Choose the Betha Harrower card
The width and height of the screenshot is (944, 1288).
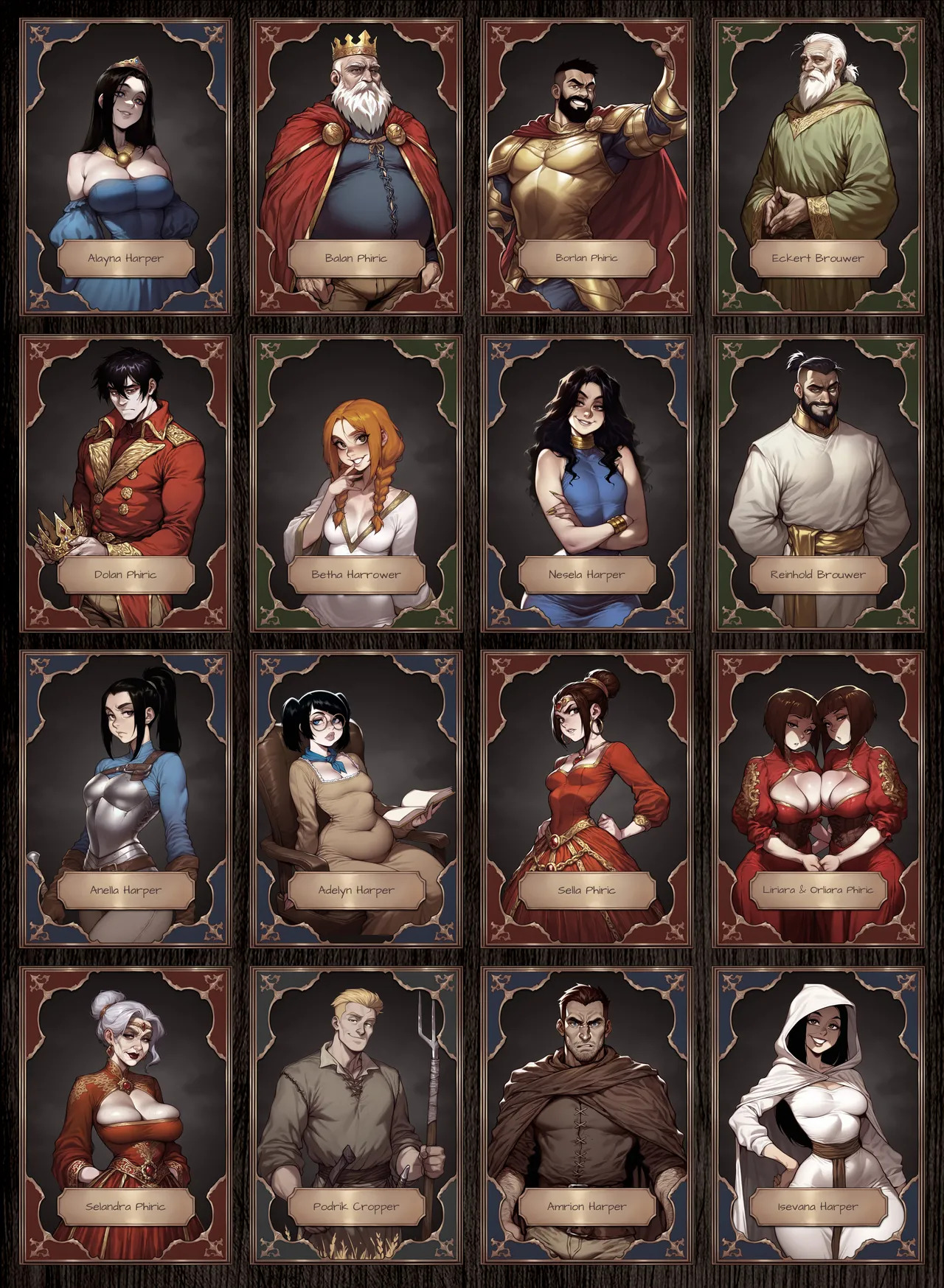(356, 484)
